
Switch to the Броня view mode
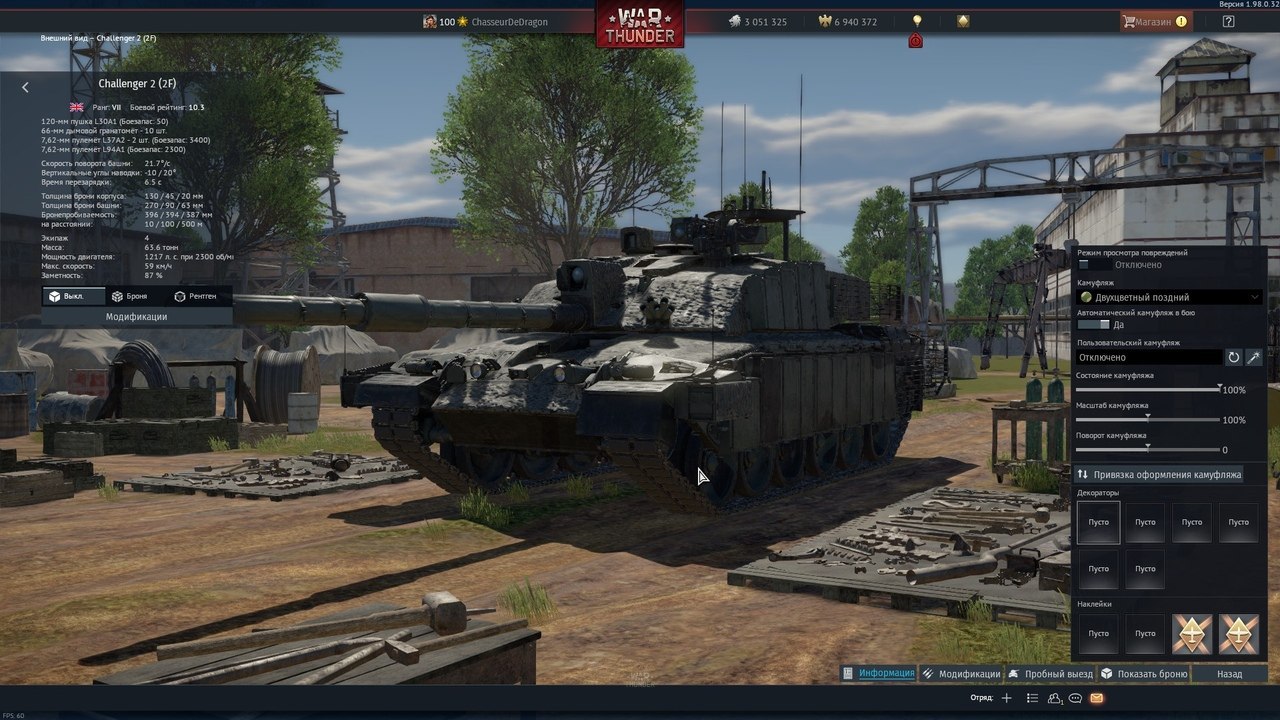point(129,296)
